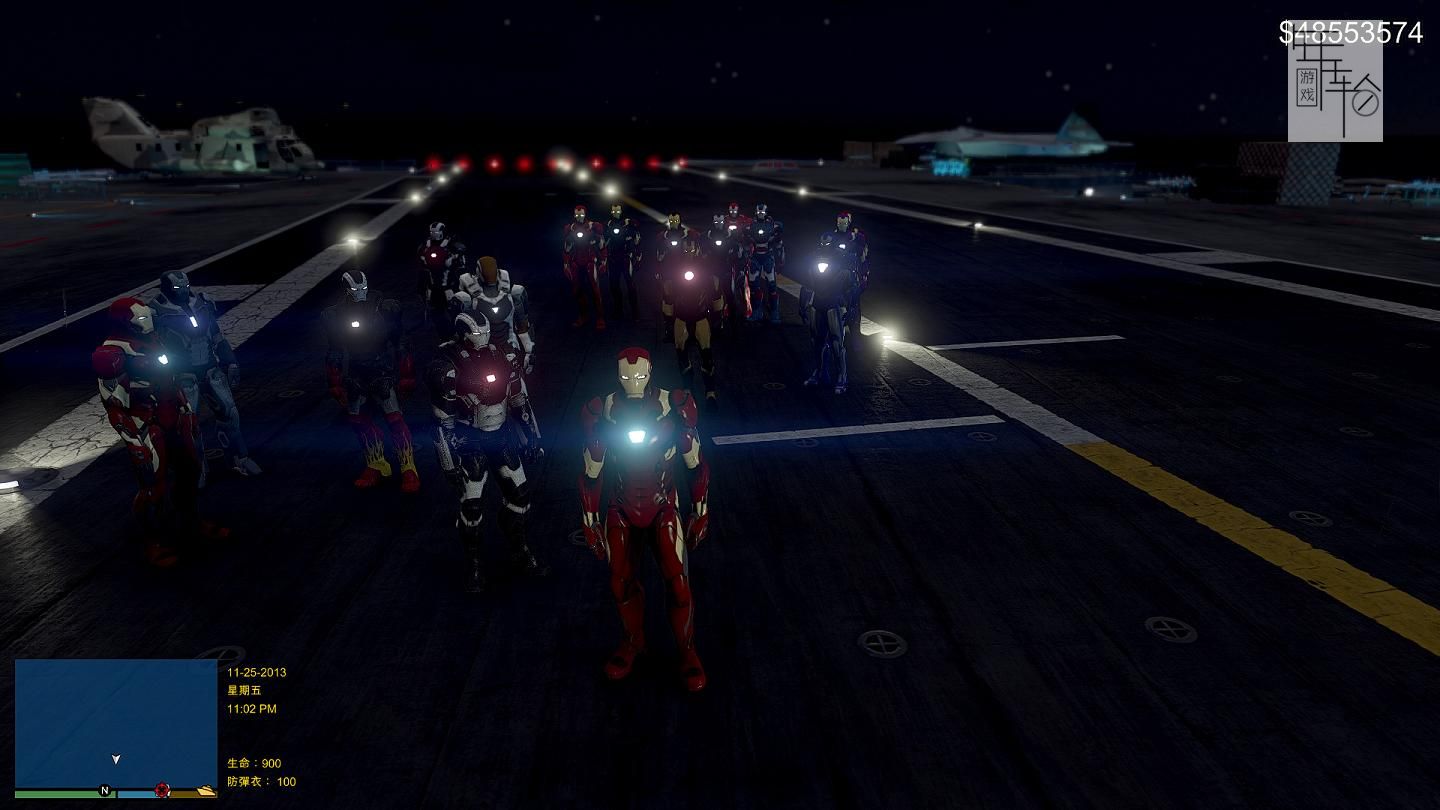Click the north compass marker on minimap
This screenshot has height=810, width=1440.
point(104,791)
